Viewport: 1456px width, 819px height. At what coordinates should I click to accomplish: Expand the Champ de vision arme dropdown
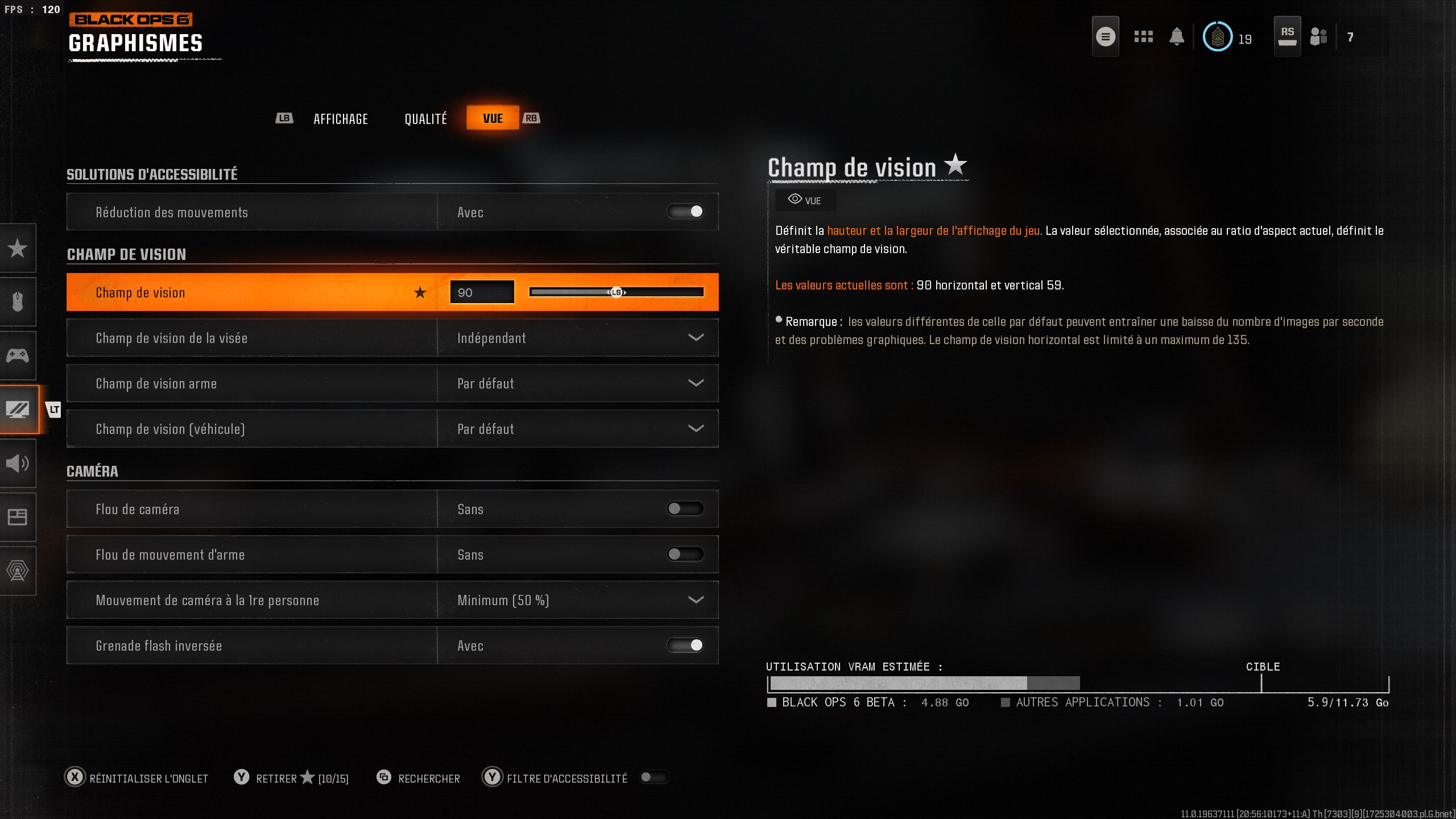pyautogui.click(x=697, y=383)
